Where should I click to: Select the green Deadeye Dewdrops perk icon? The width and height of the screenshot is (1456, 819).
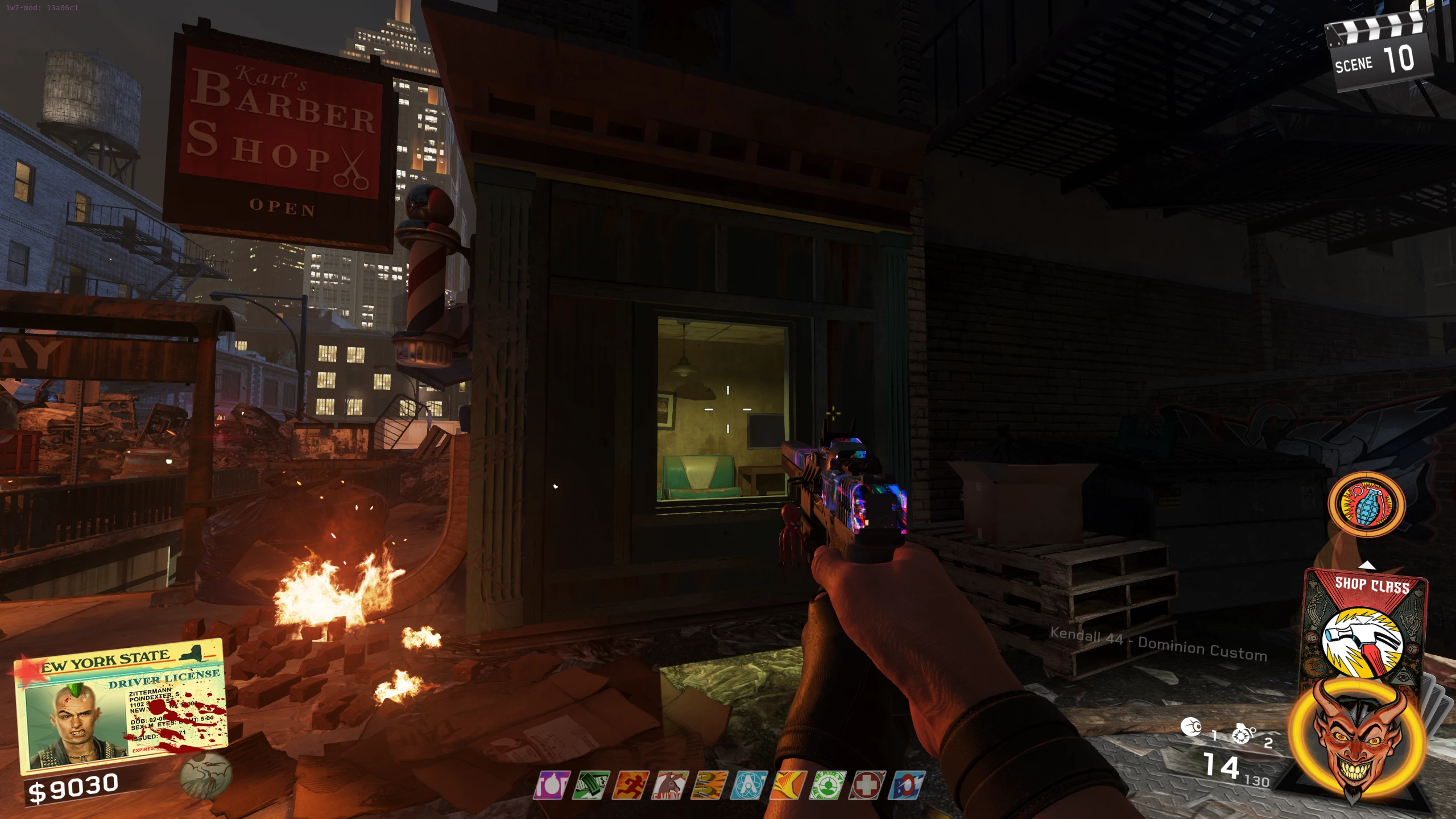click(828, 785)
